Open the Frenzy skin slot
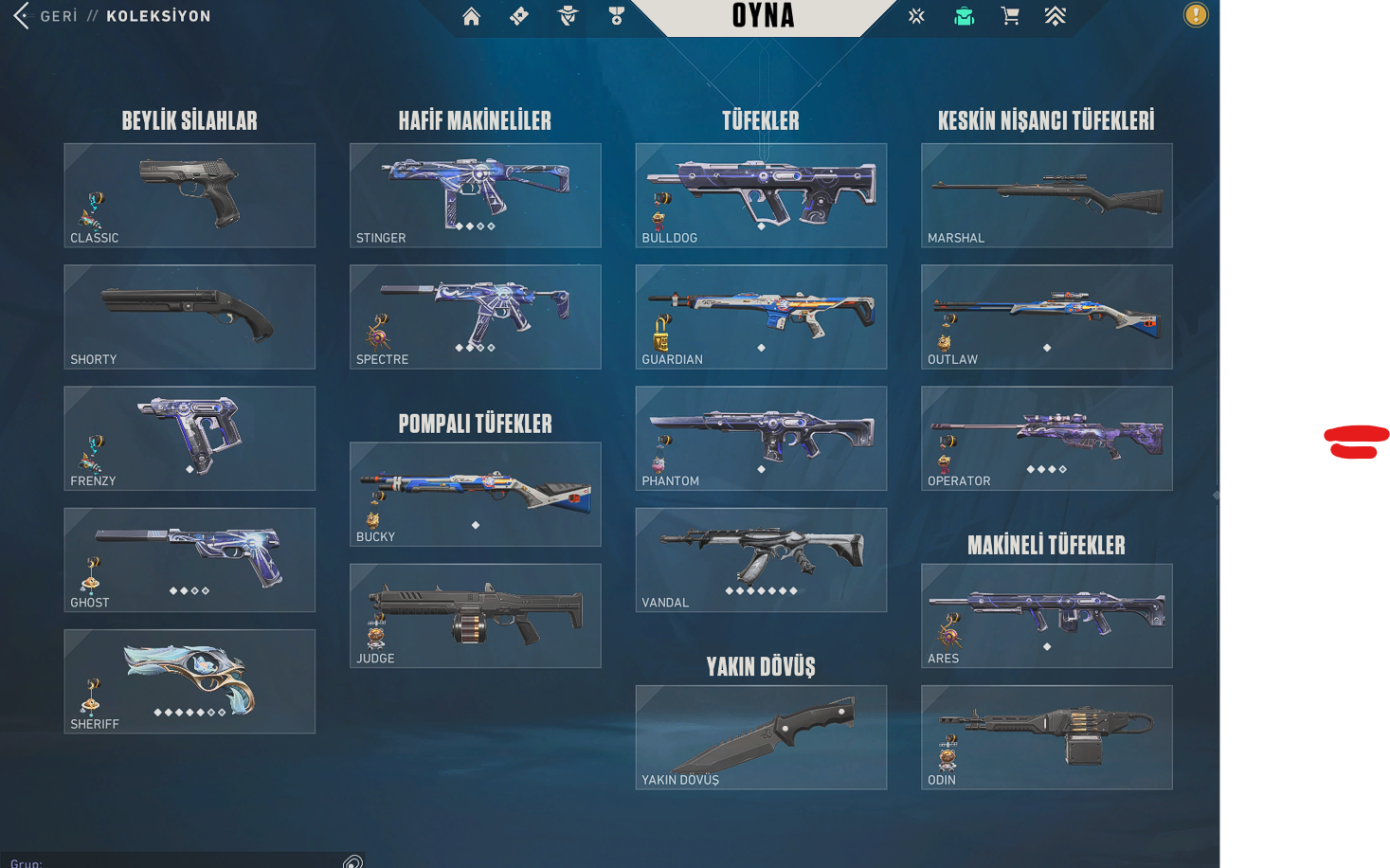1390x868 pixels. tap(190, 438)
